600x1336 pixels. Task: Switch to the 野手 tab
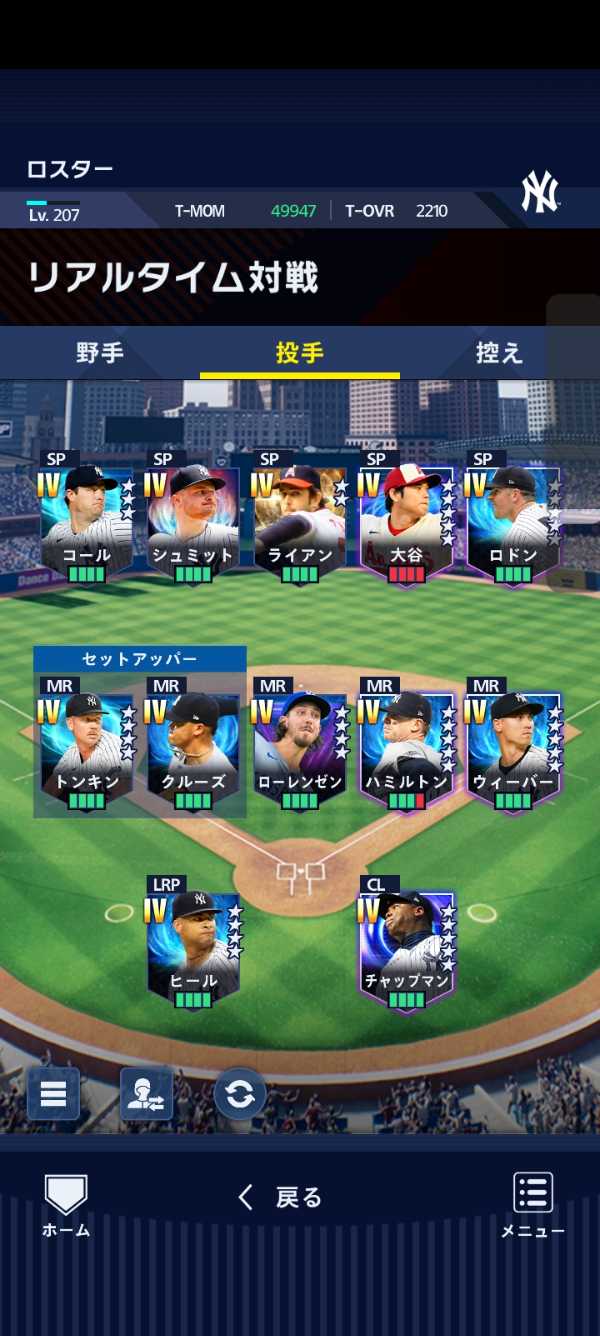(x=100, y=353)
